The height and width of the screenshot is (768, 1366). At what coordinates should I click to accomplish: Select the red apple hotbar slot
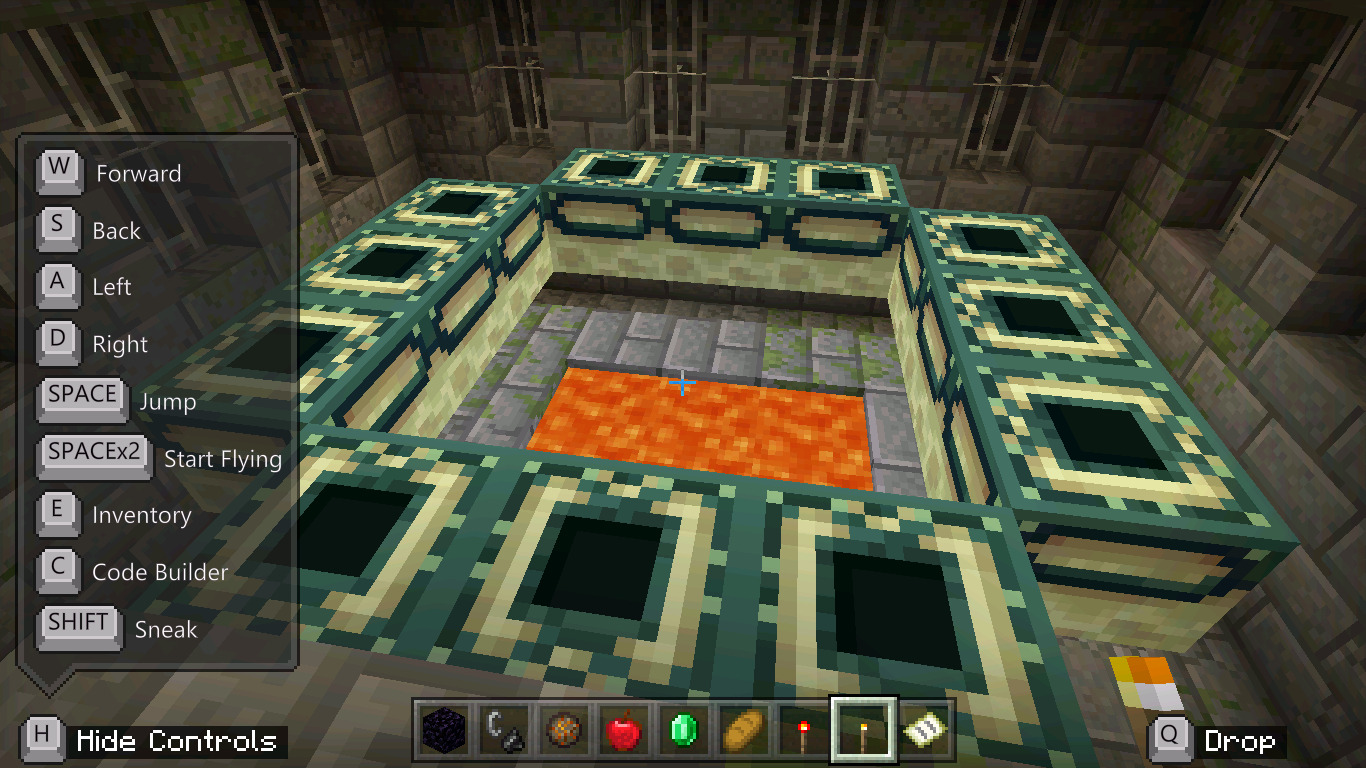tap(621, 731)
